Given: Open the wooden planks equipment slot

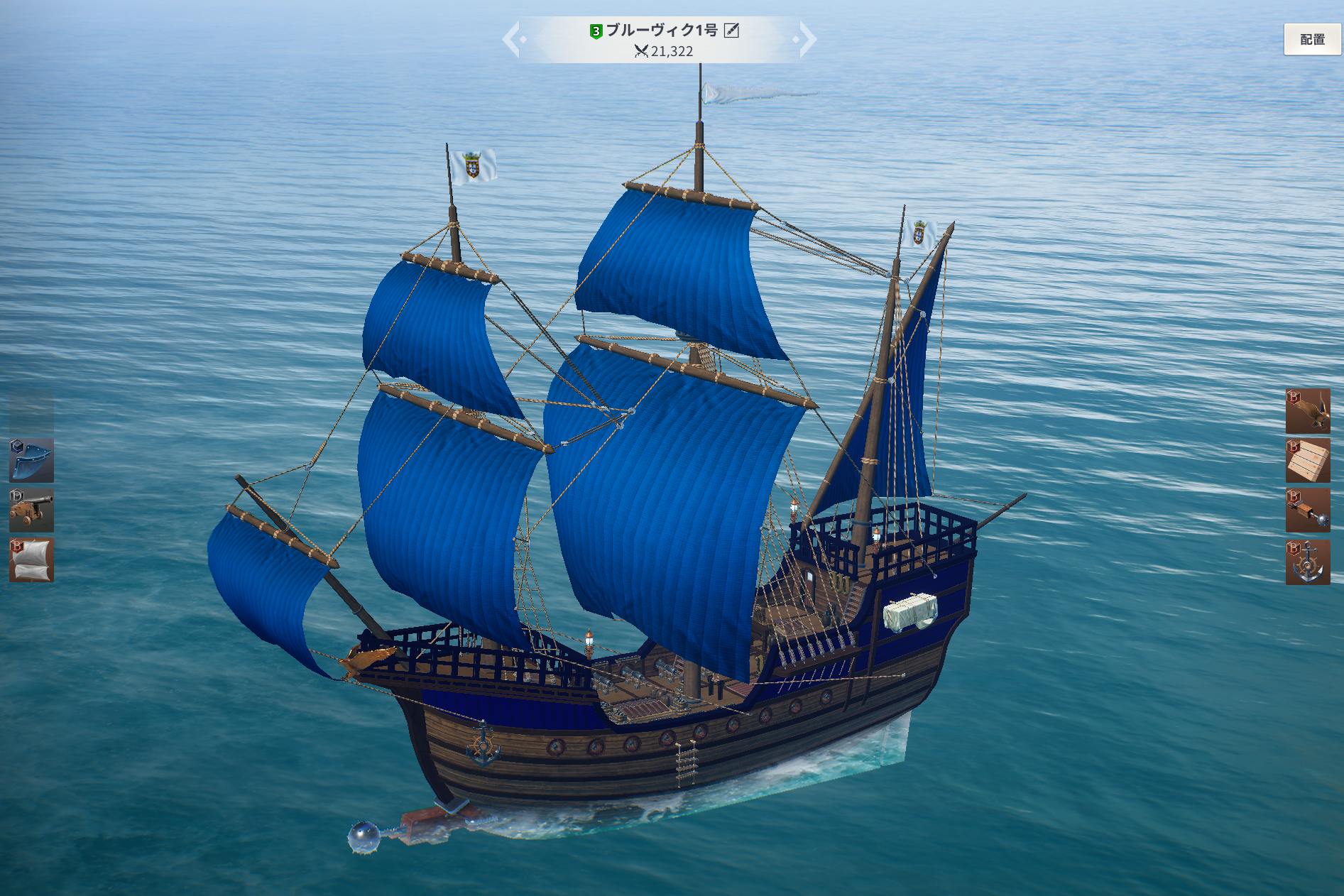Looking at the screenshot, I should [x=1307, y=460].
